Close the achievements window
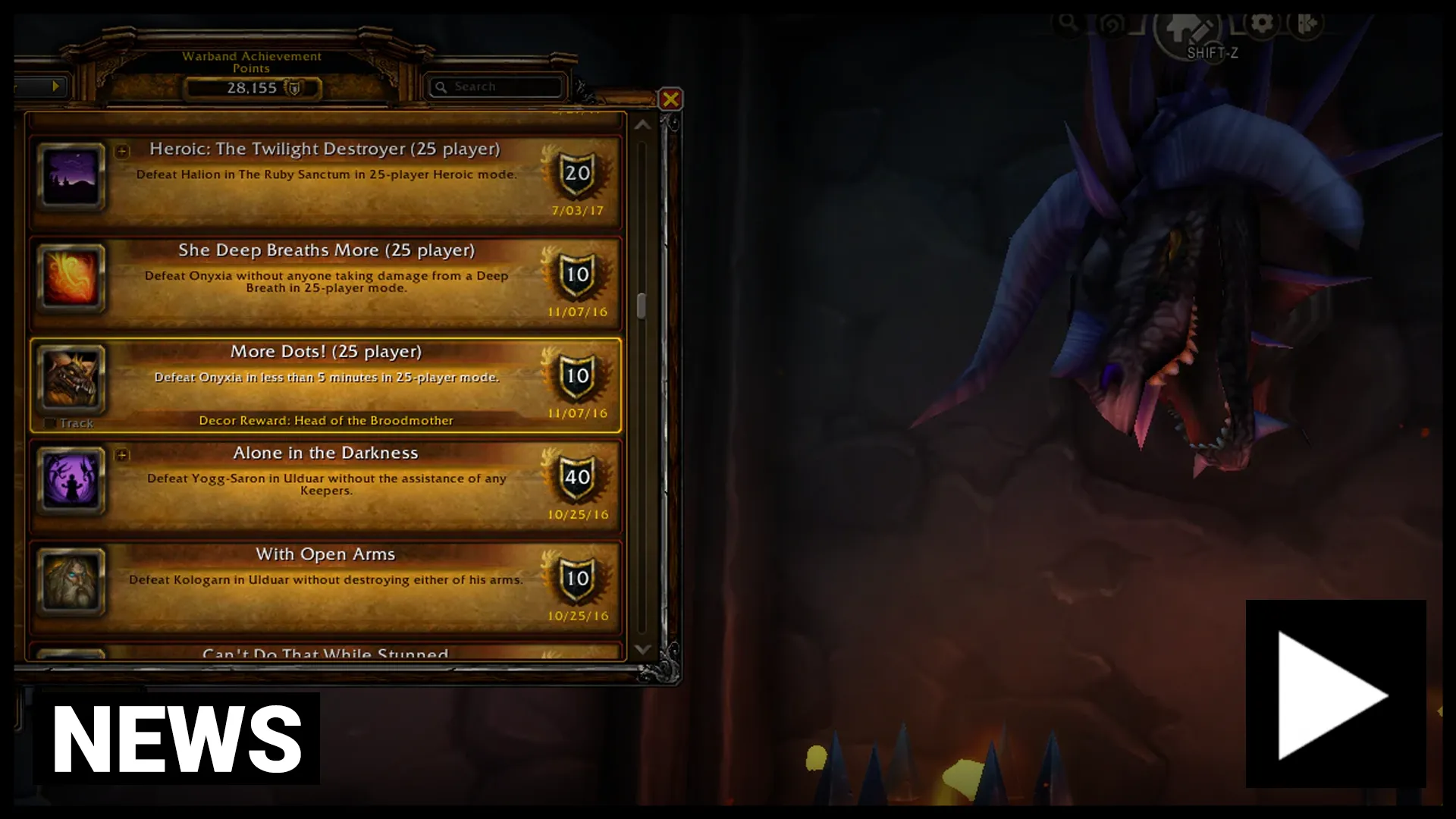The image size is (1456, 819). [x=670, y=99]
